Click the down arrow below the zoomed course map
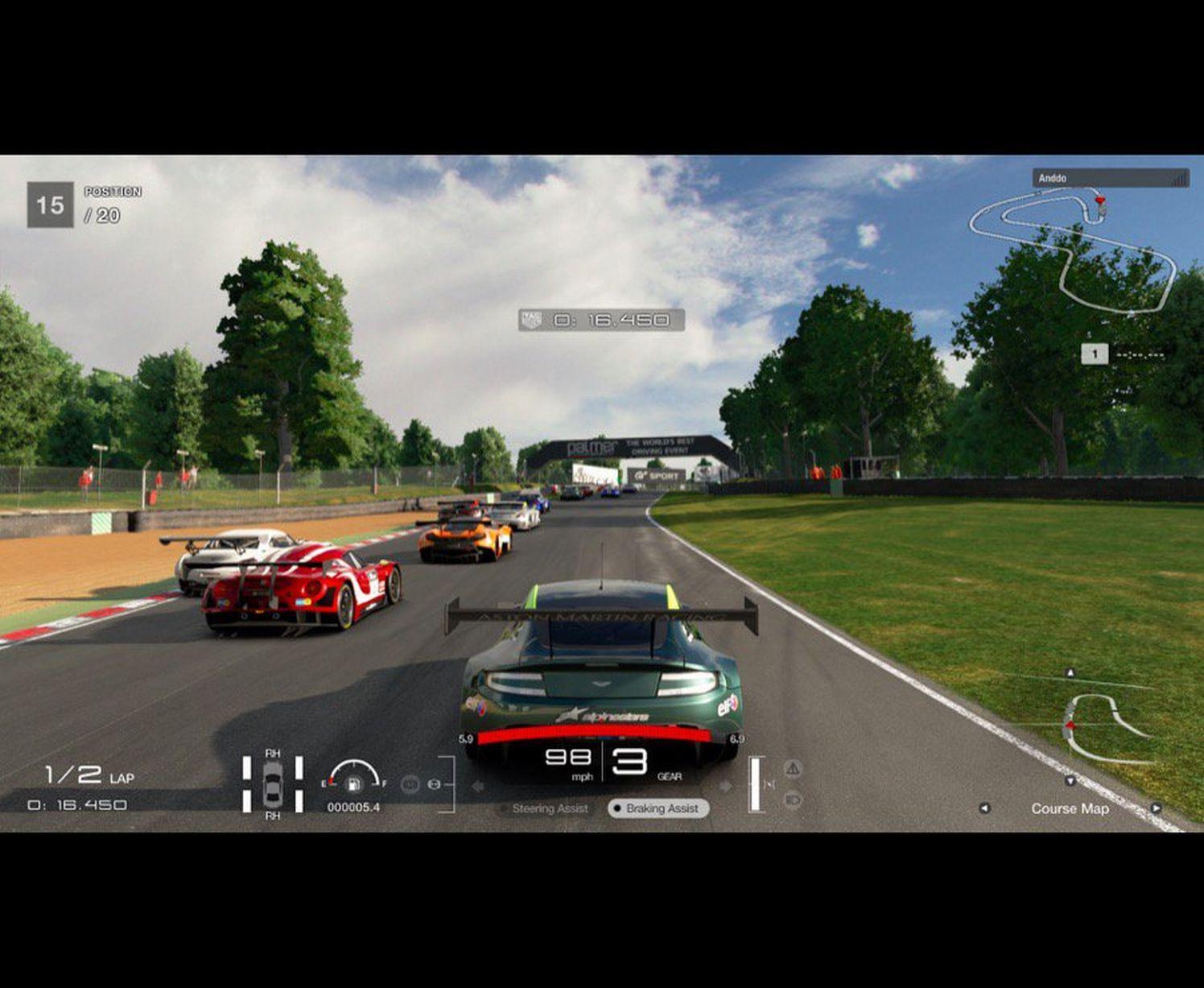The image size is (1204, 988). pyautogui.click(x=1070, y=781)
